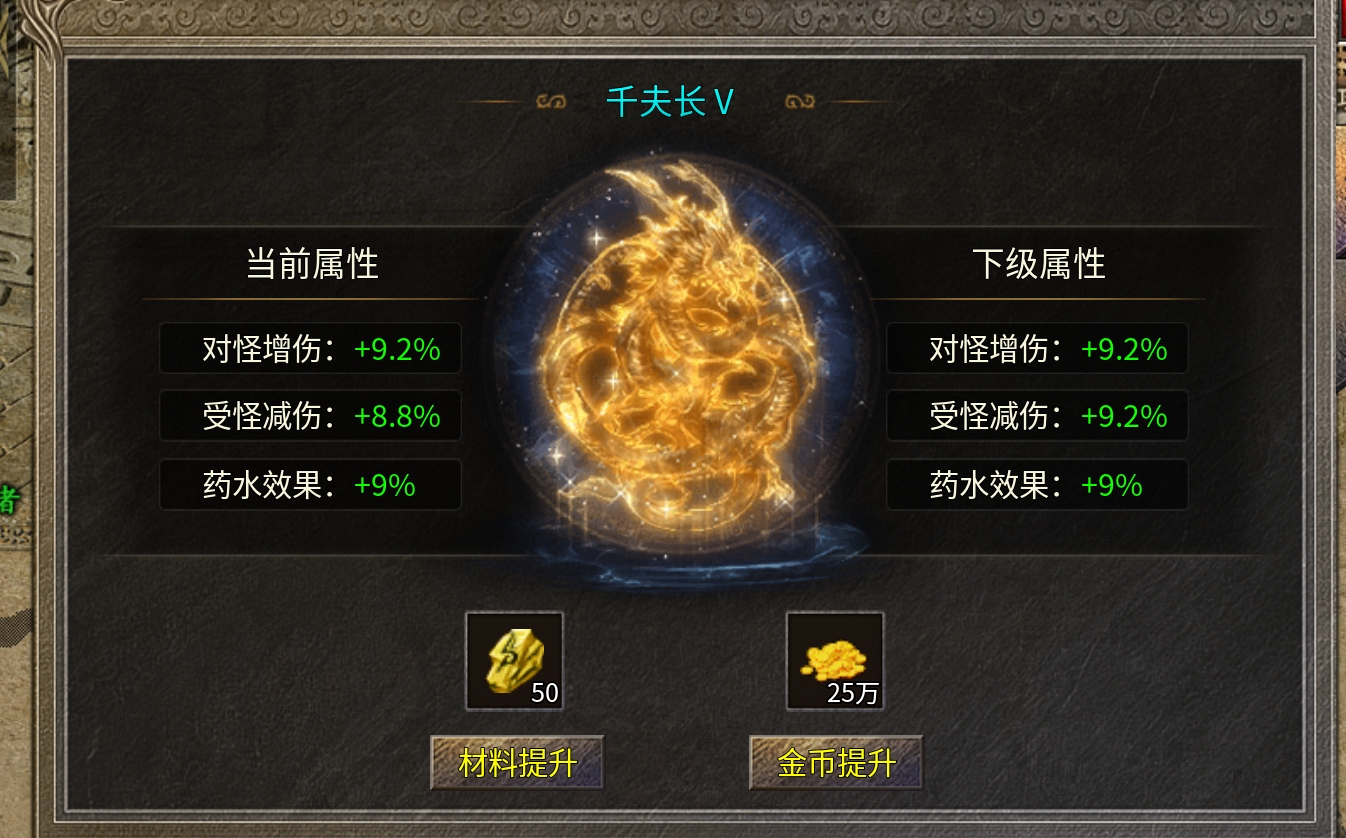Screen dimensions: 1346x838
Task: Click the 对怪增伤 +9.2% current stat row
Action: pyautogui.click(x=310, y=349)
